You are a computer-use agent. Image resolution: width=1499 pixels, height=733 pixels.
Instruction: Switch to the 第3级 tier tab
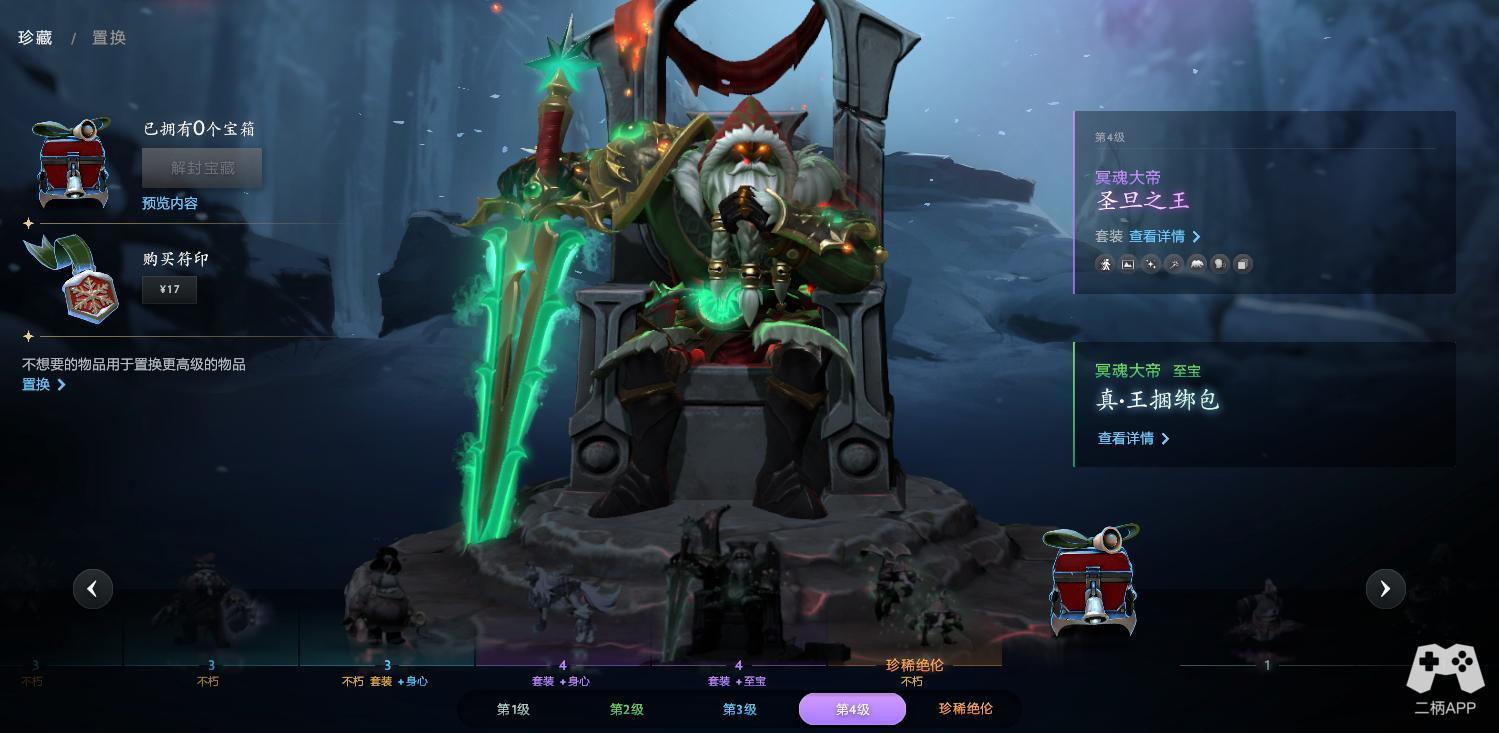tap(740, 709)
